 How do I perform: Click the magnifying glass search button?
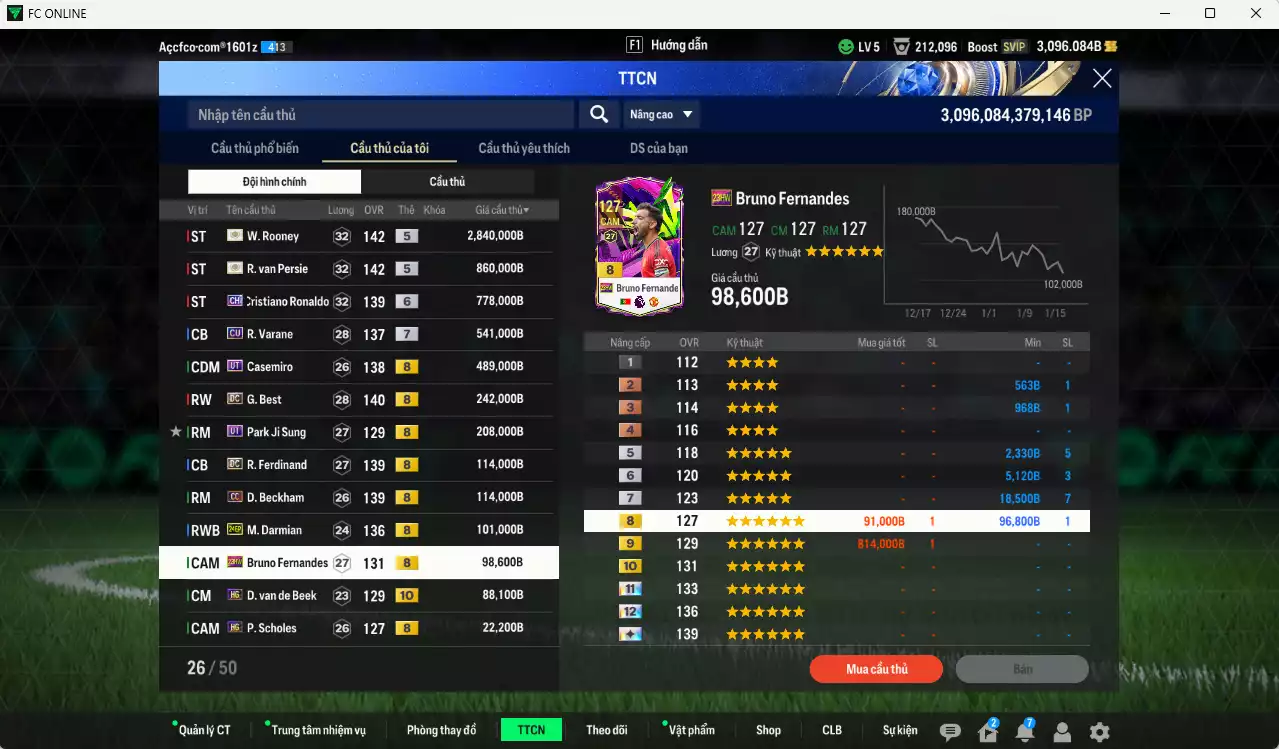point(598,114)
